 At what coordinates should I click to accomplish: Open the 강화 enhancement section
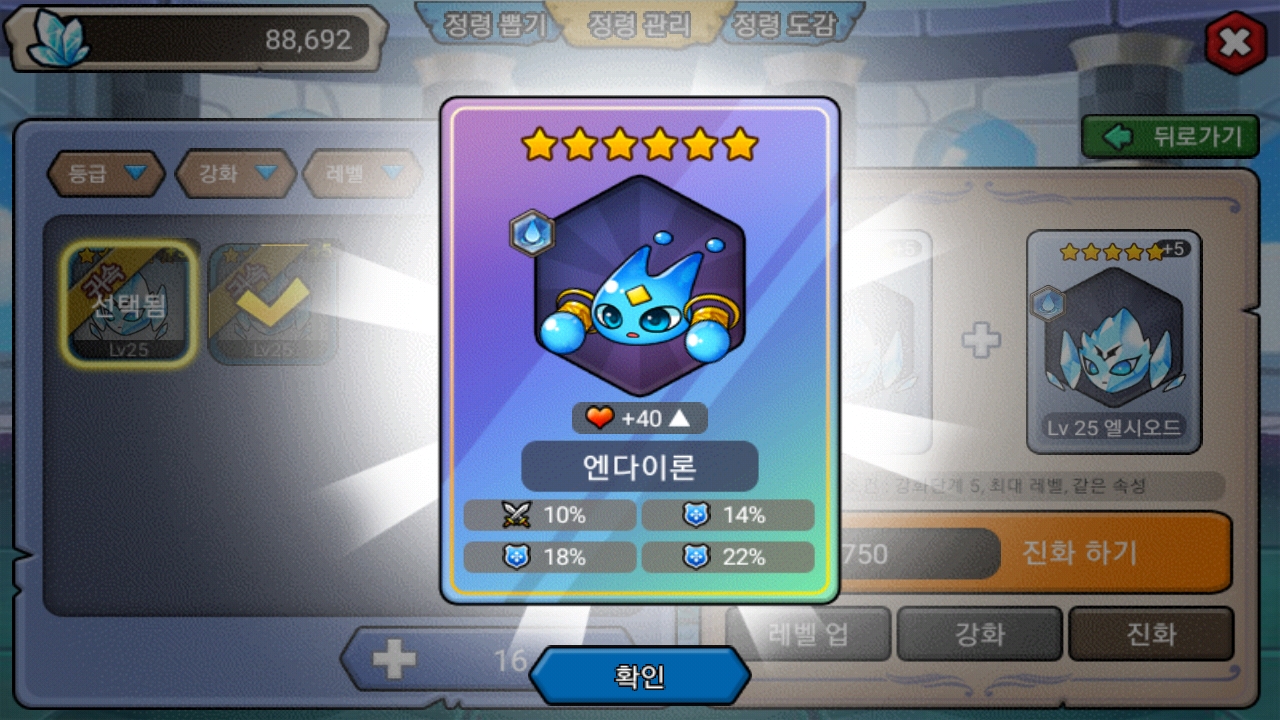[x=979, y=634]
